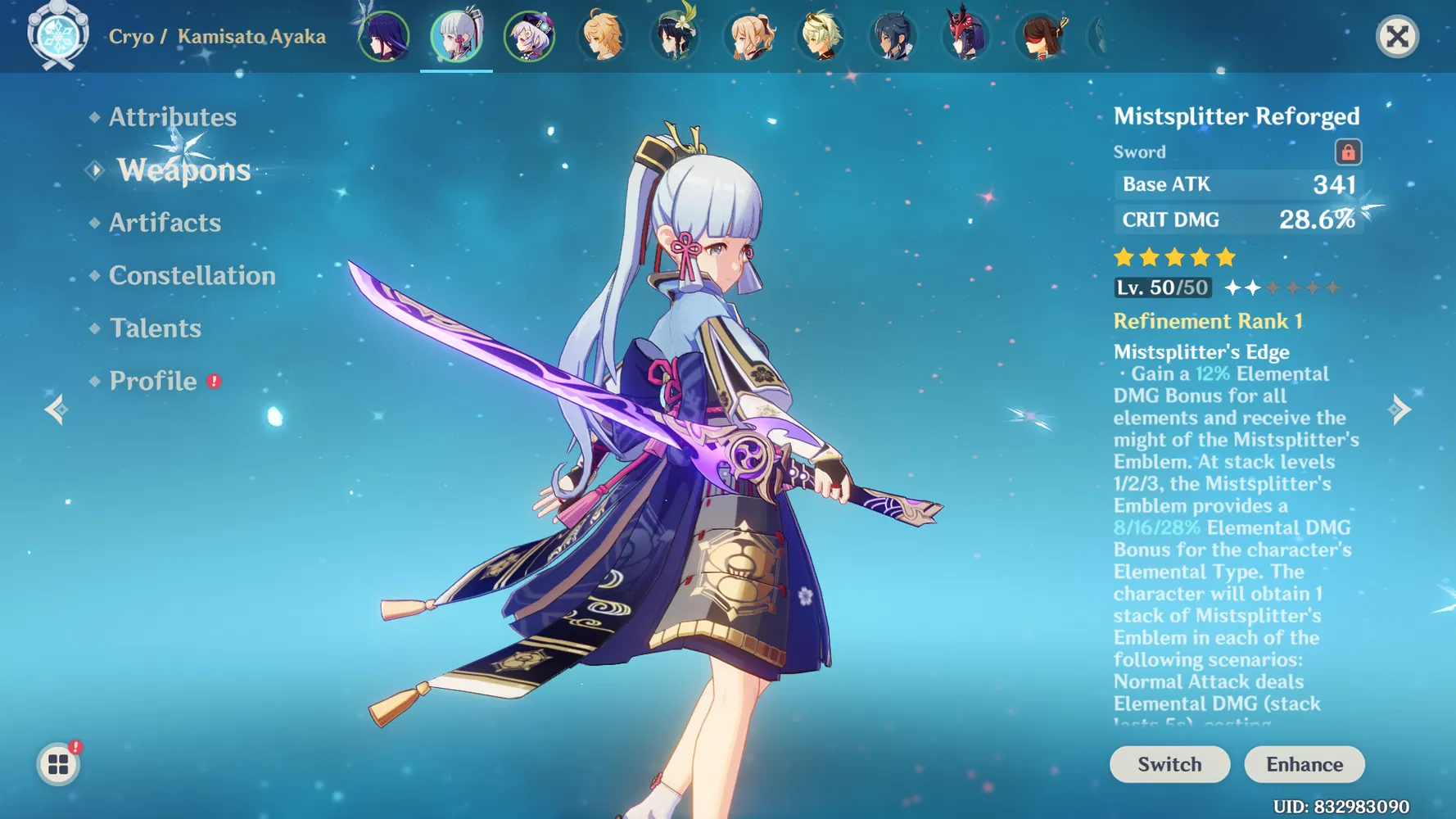Switch to the Talents section
Image resolution: width=1456 pixels, height=819 pixels.
[x=155, y=328]
